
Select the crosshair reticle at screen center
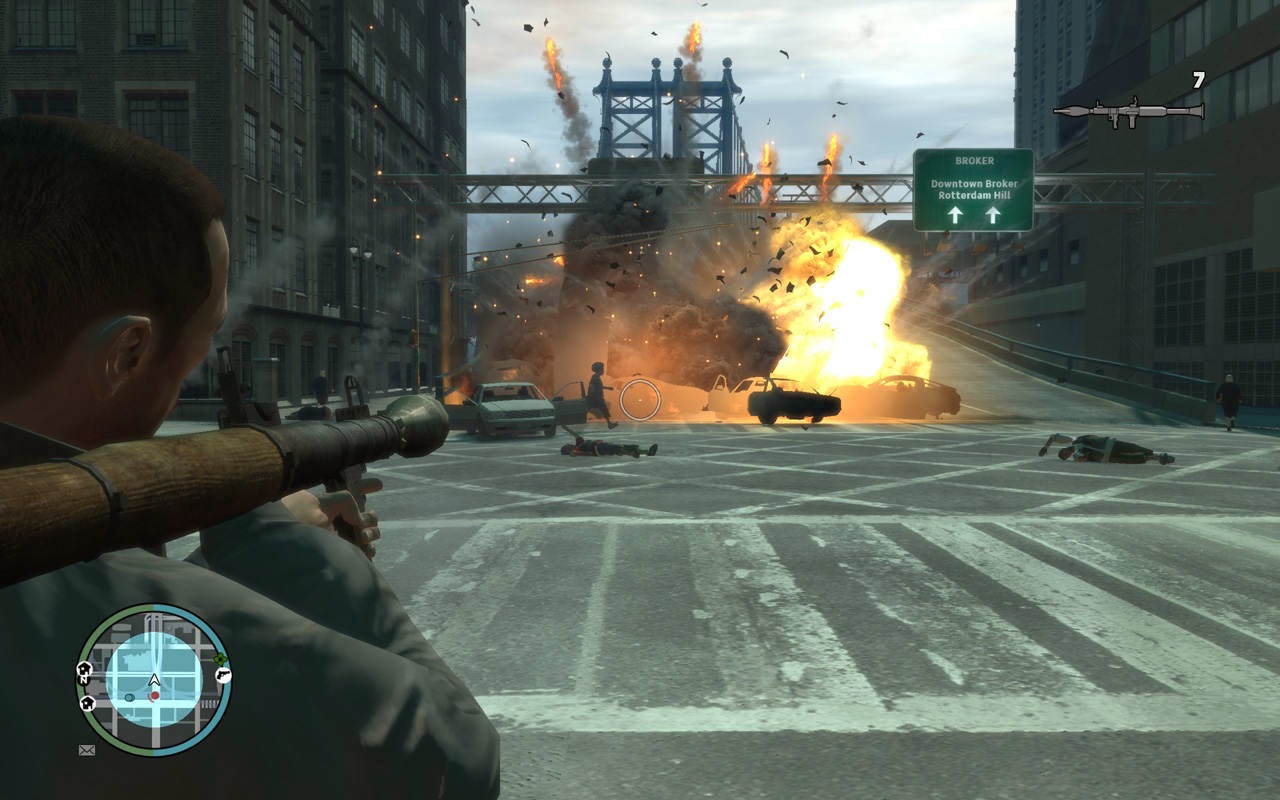(x=638, y=401)
